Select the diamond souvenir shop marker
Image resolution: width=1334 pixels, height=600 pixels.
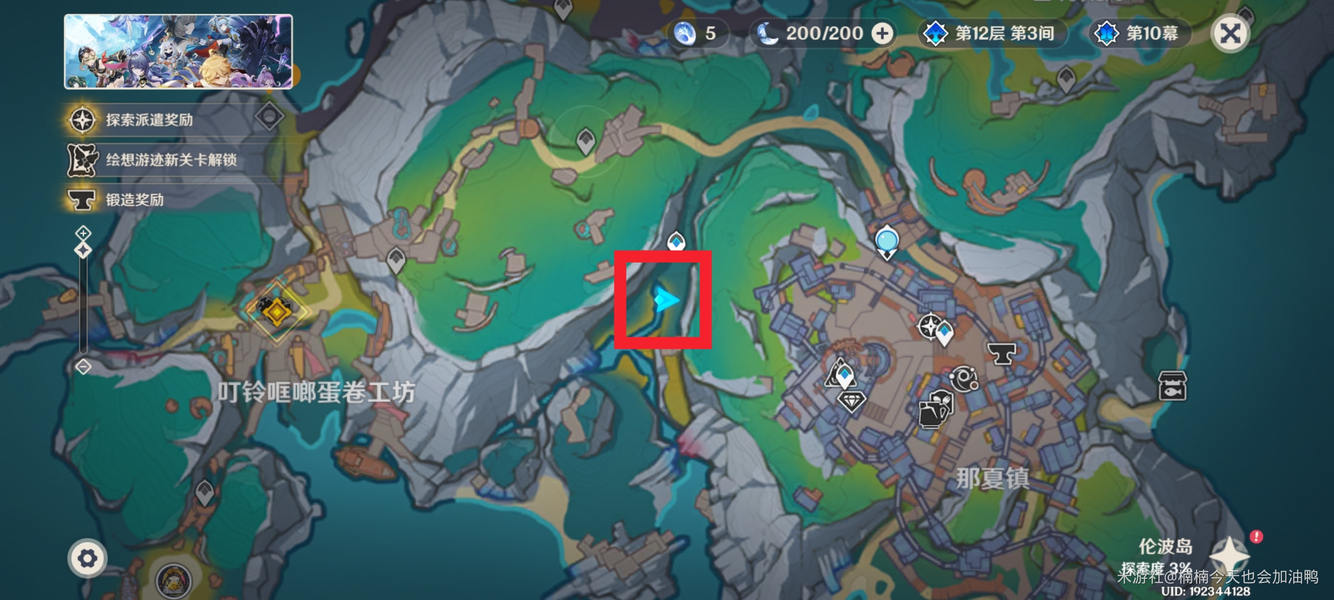click(x=851, y=402)
